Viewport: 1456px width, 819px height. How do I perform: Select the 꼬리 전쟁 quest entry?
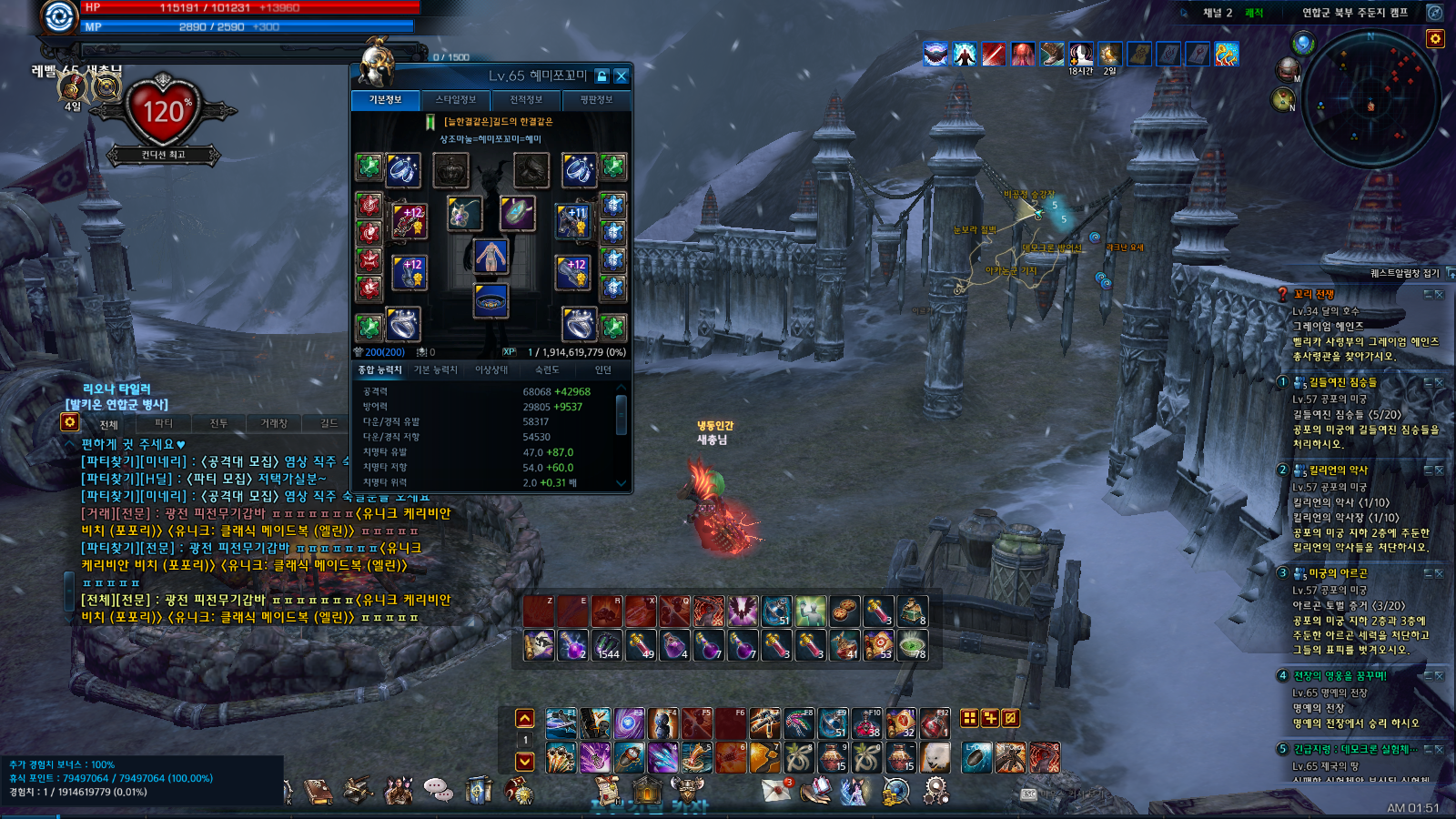coord(1314,295)
